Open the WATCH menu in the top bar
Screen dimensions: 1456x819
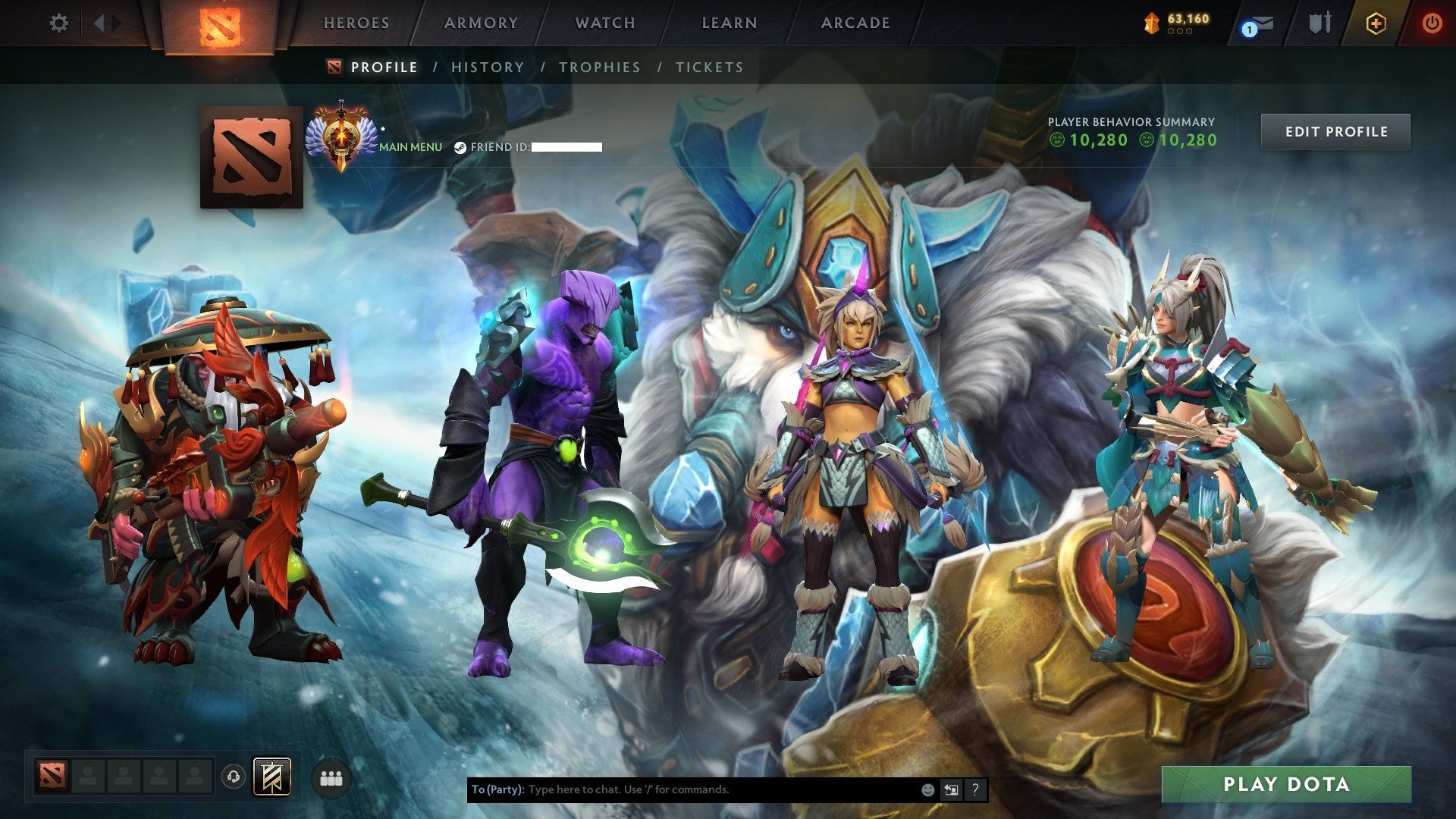[x=604, y=23]
